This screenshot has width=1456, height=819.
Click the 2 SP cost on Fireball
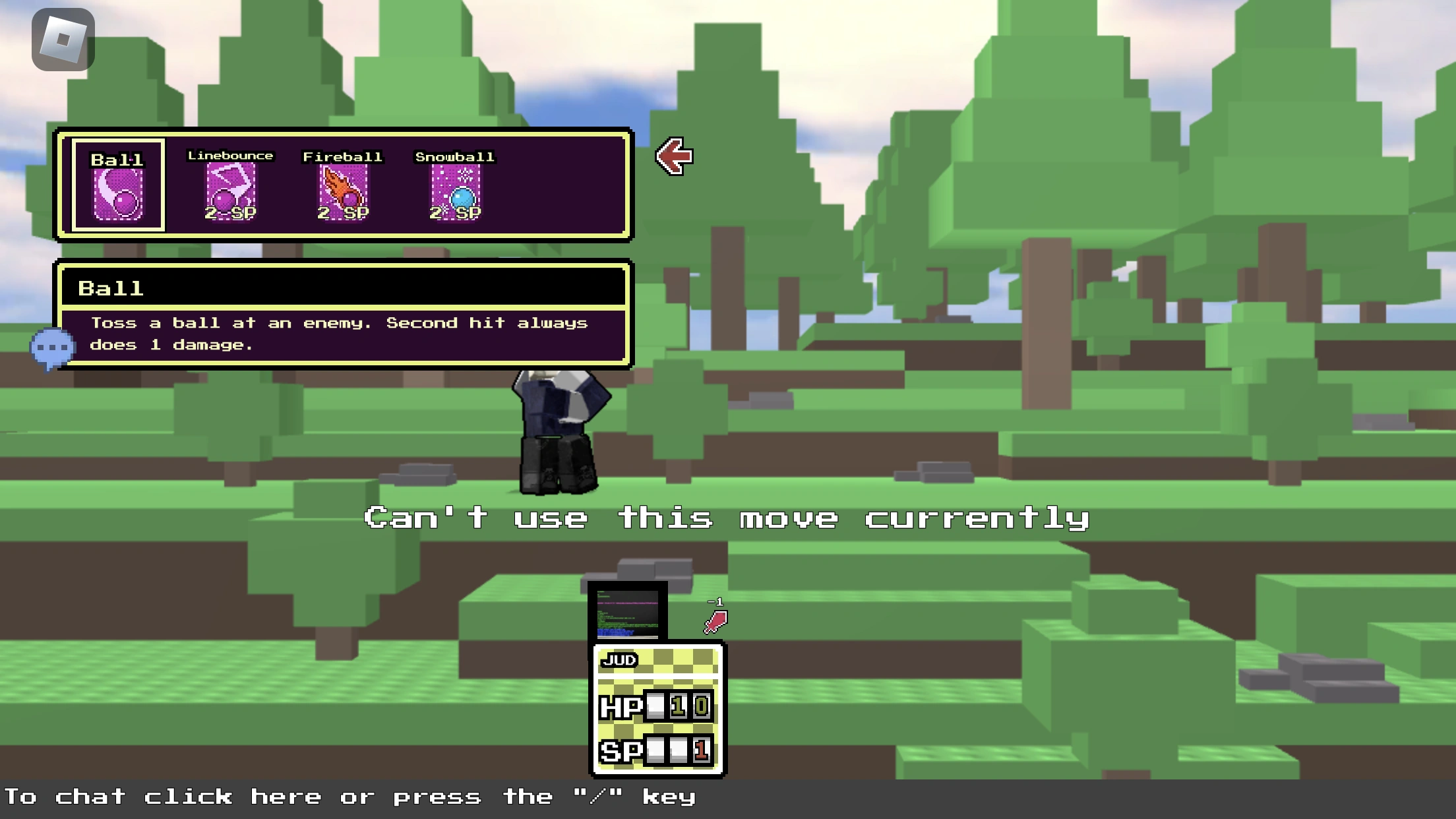pyautogui.click(x=344, y=213)
